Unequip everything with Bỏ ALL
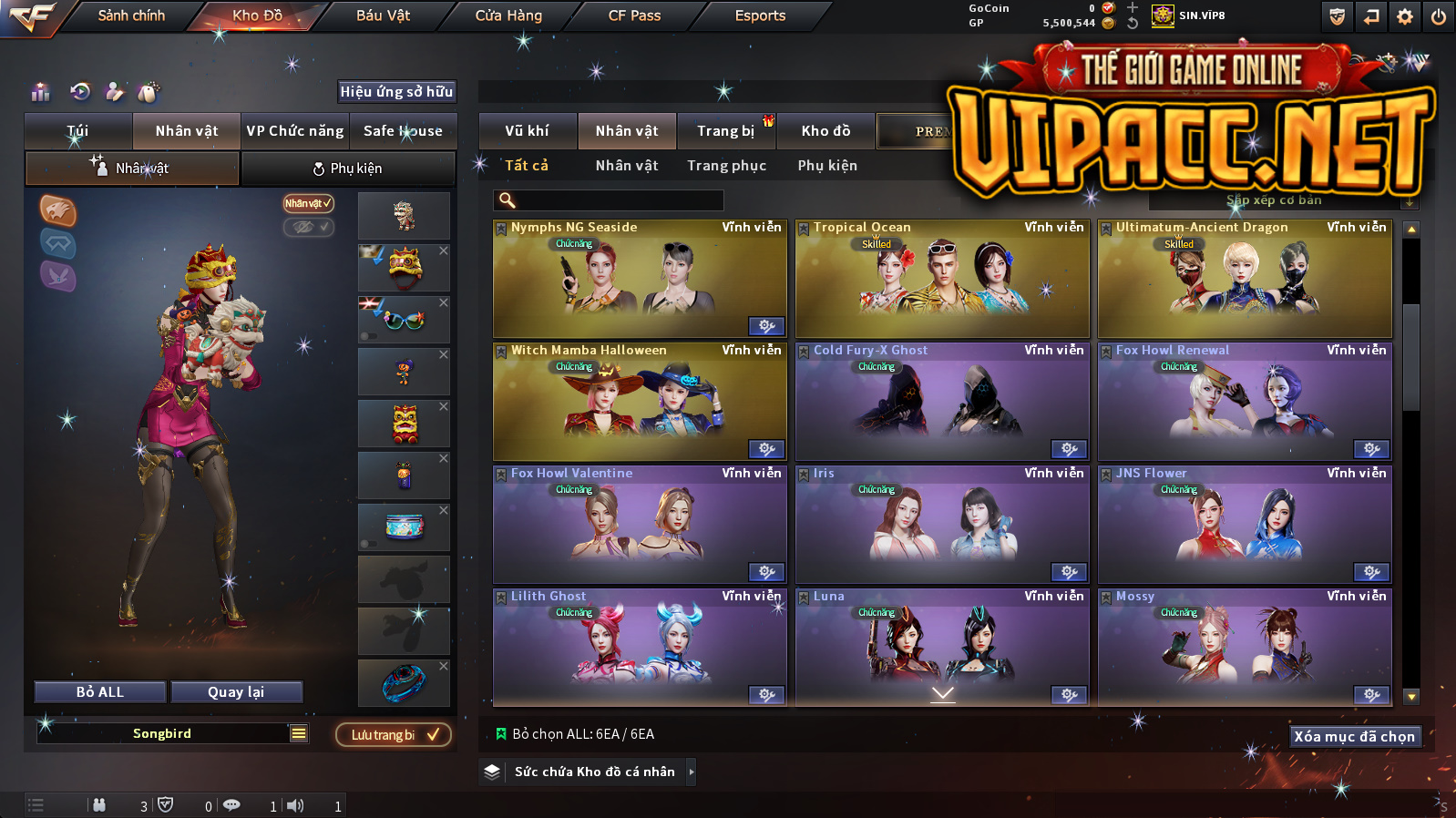 [x=100, y=692]
